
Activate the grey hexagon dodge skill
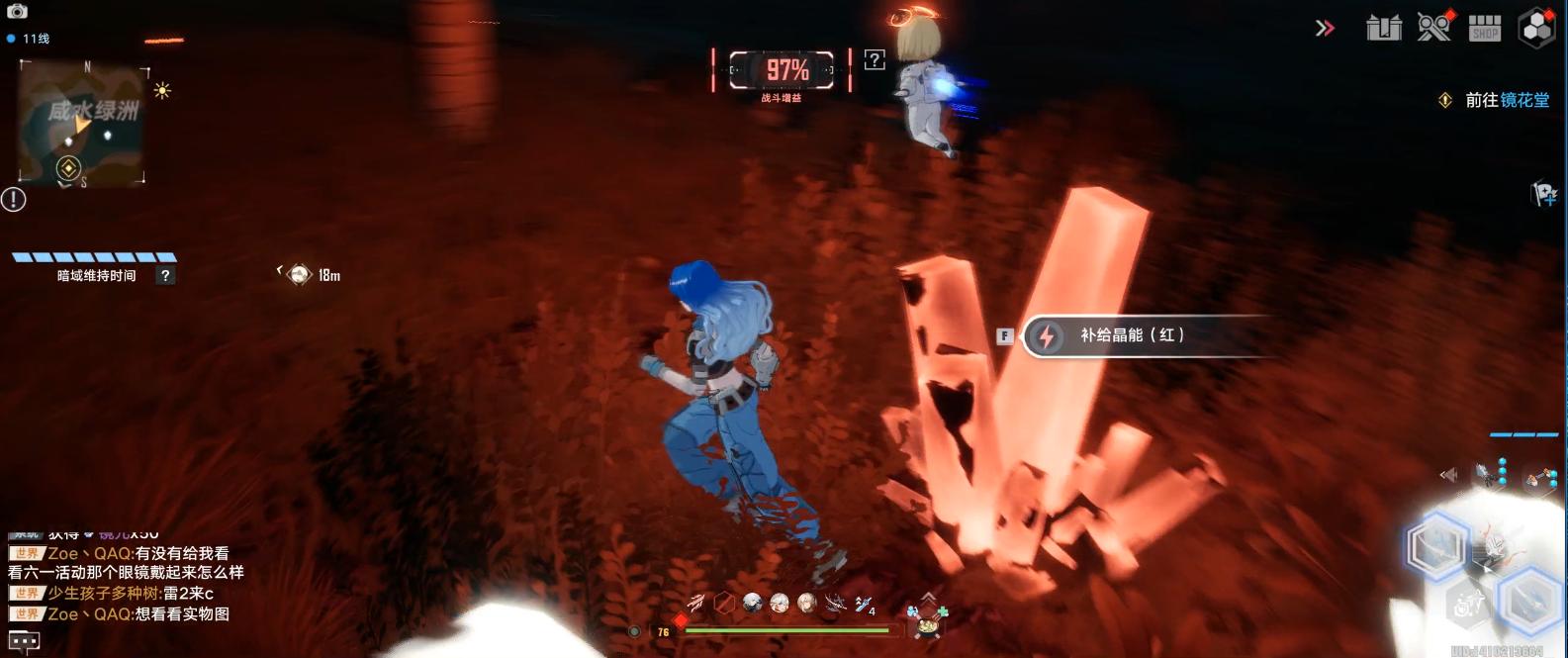pyautogui.click(x=1467, y=602)
